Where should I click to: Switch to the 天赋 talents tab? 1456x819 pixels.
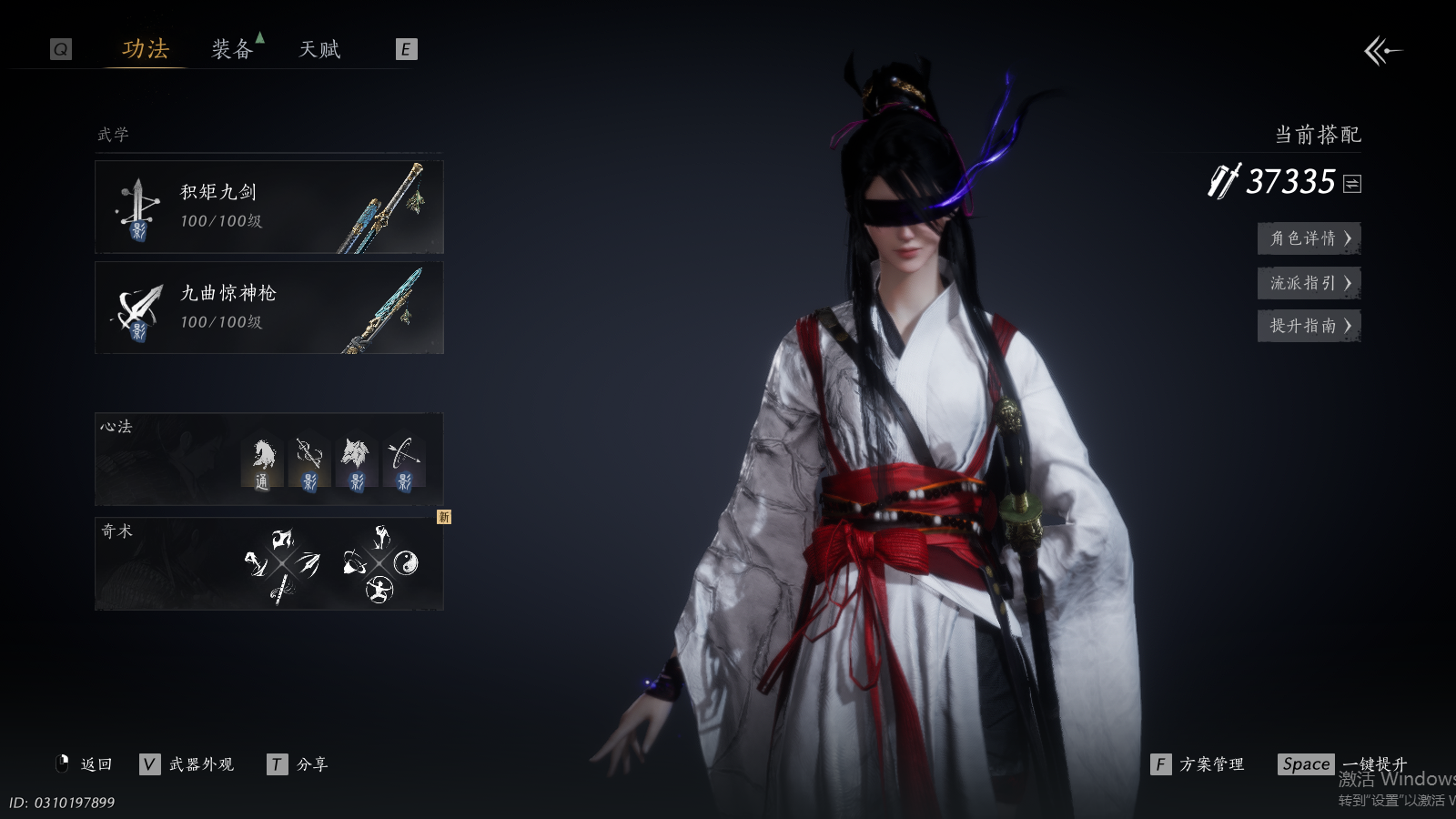[x=319, y=49]
